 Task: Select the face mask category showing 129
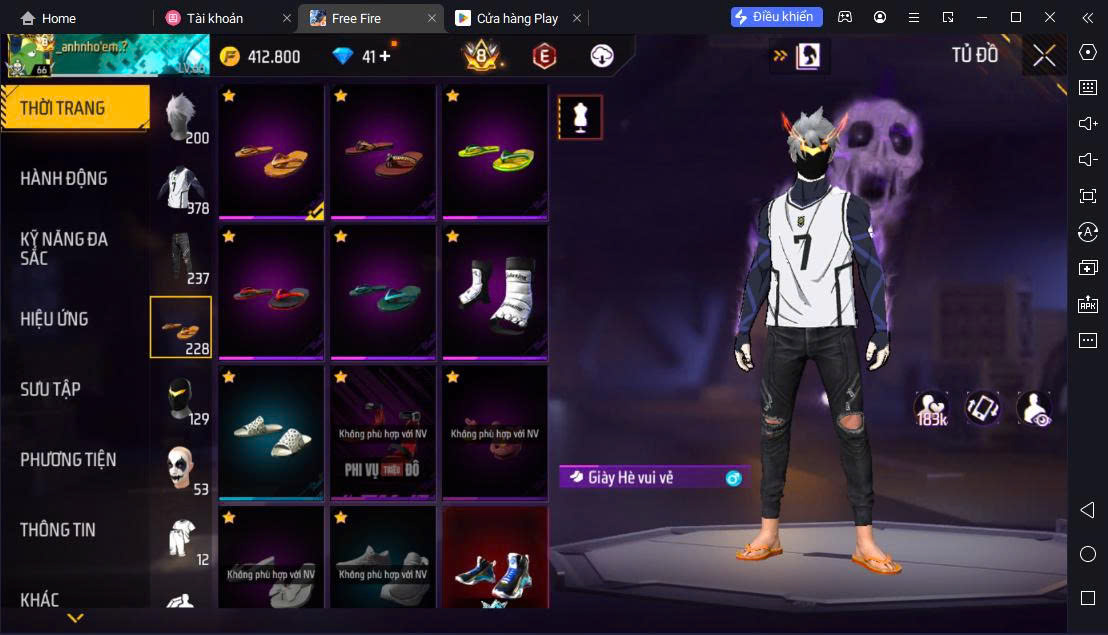tap(181, 400)
